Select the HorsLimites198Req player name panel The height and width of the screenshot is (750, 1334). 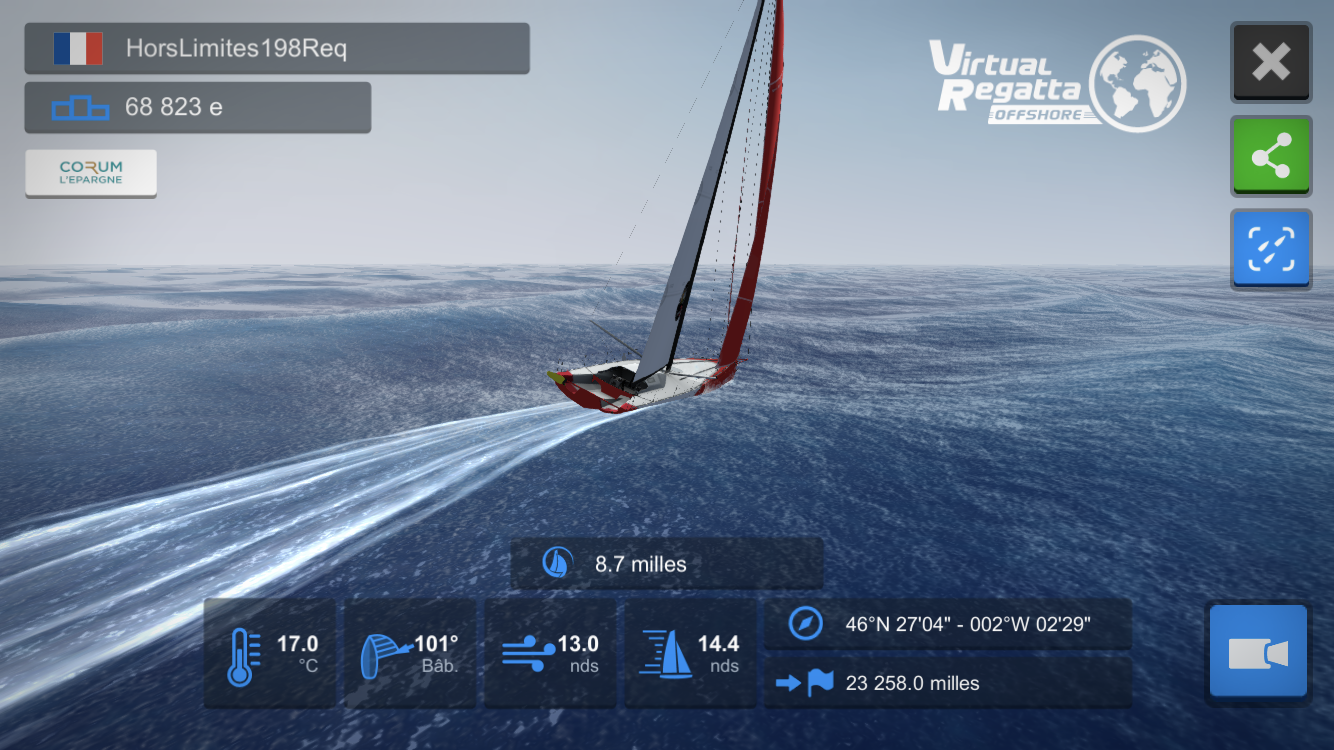point(277,48)
